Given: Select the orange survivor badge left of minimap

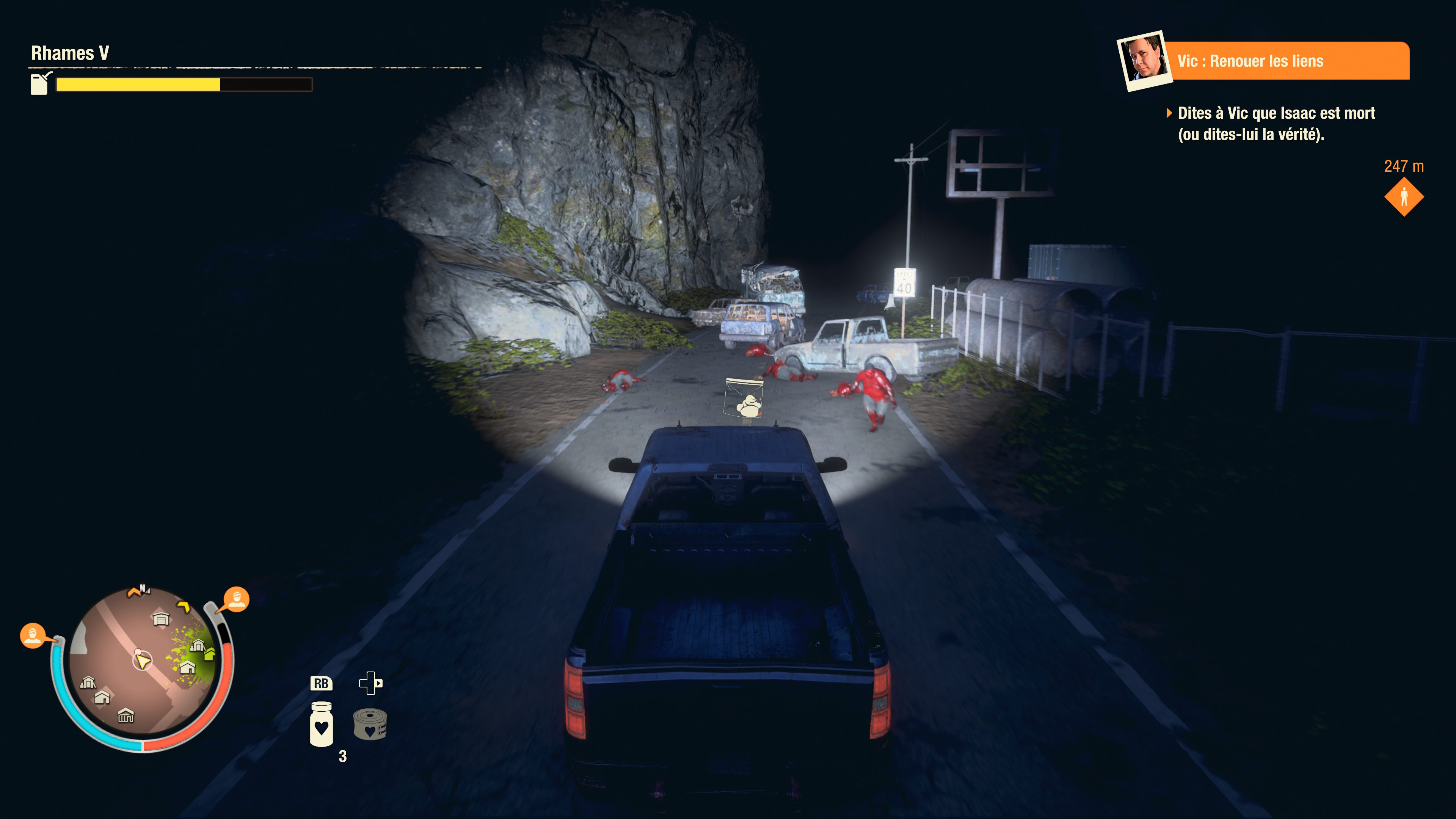Looking at the screenshot, I should tap(33, 635).
